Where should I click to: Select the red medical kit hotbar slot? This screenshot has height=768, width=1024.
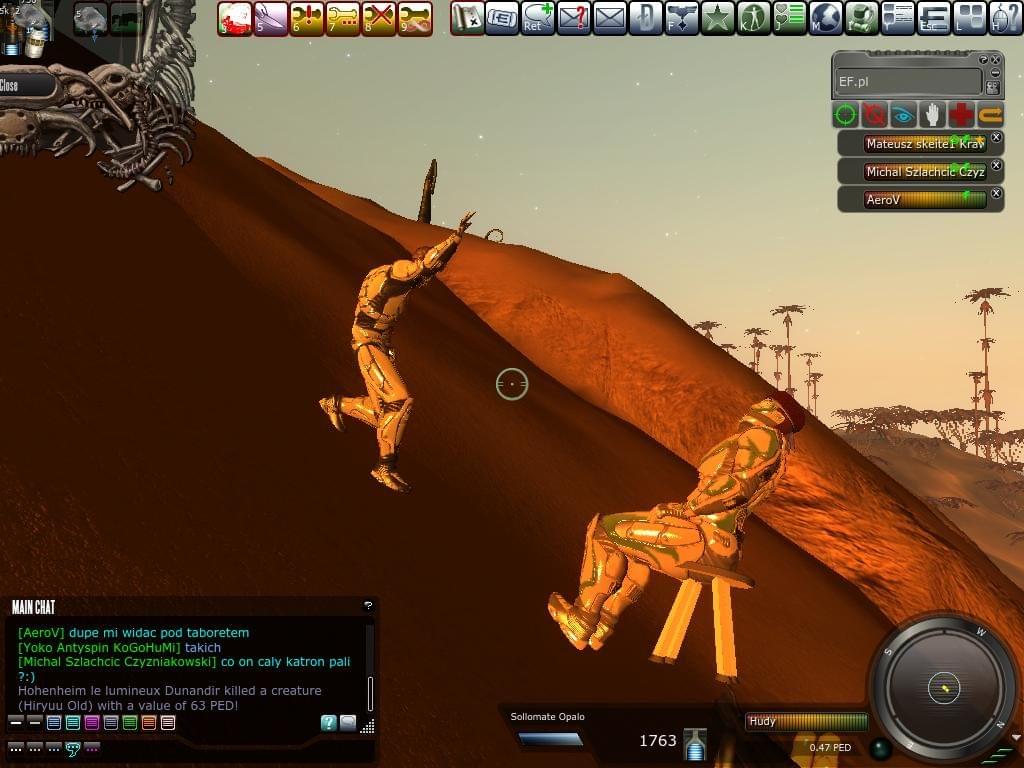235,18
